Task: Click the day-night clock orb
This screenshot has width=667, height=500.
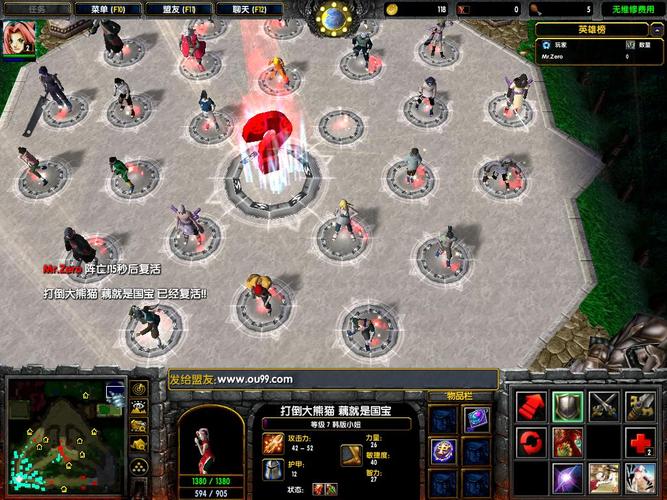Action: (x=332, y=17)
